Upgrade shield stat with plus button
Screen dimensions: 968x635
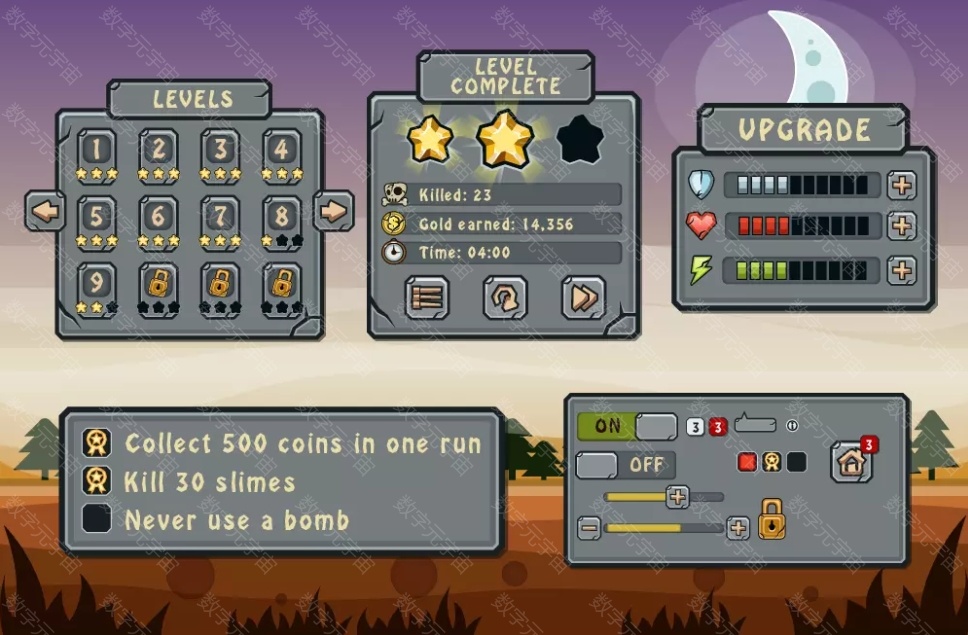[x=902, y=185]
